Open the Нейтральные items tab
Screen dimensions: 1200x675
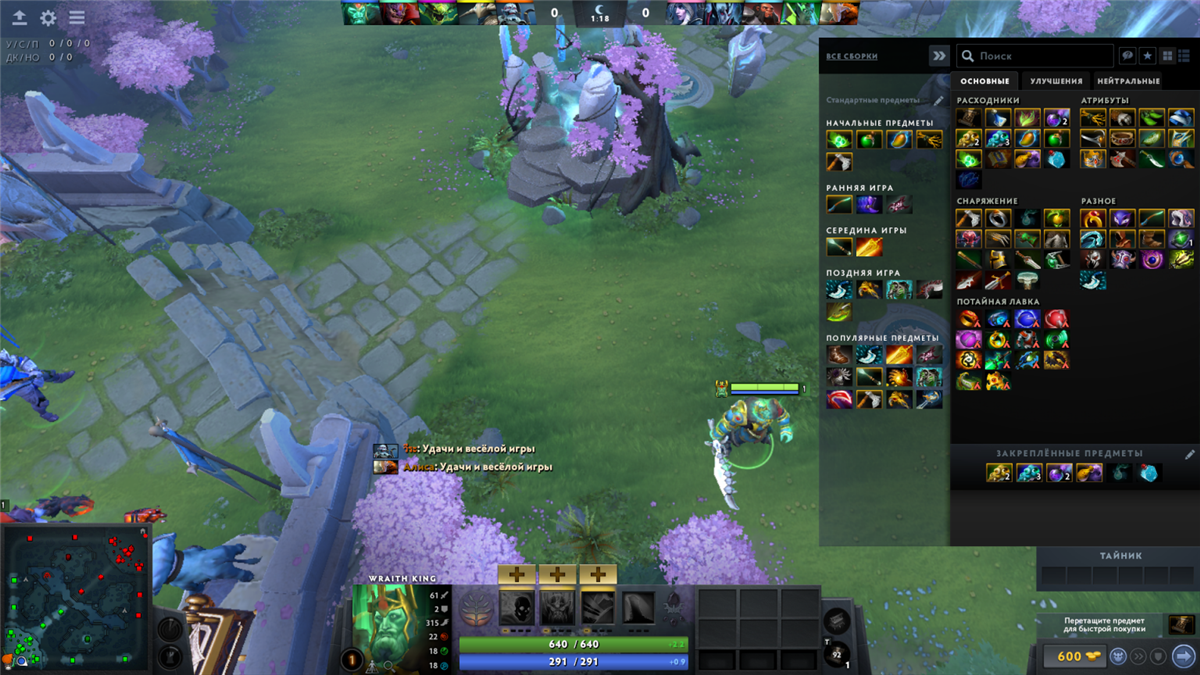(1128, 81)
